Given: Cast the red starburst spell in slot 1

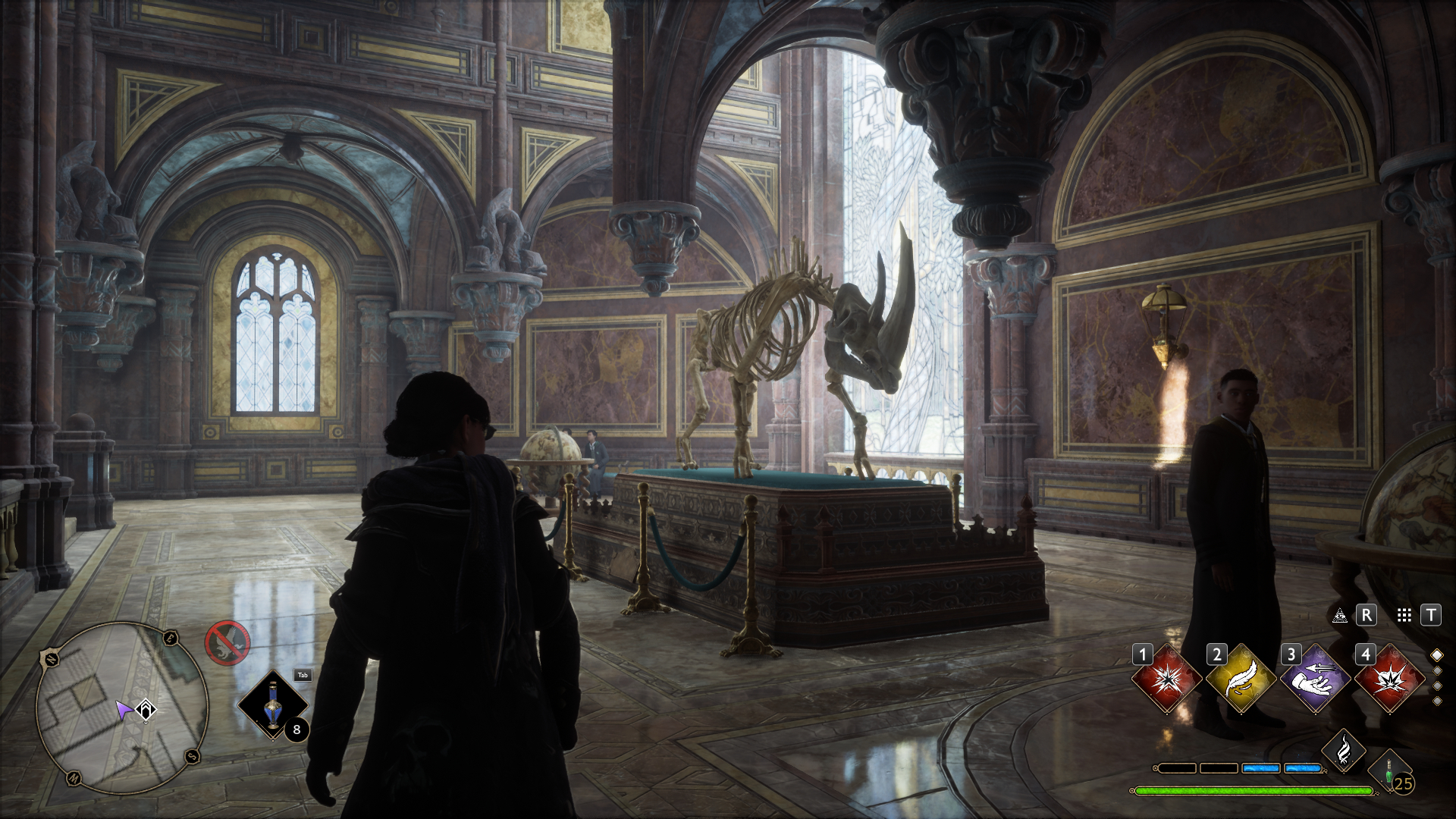Looking at the screenshot, I should tap(1166, 679).
